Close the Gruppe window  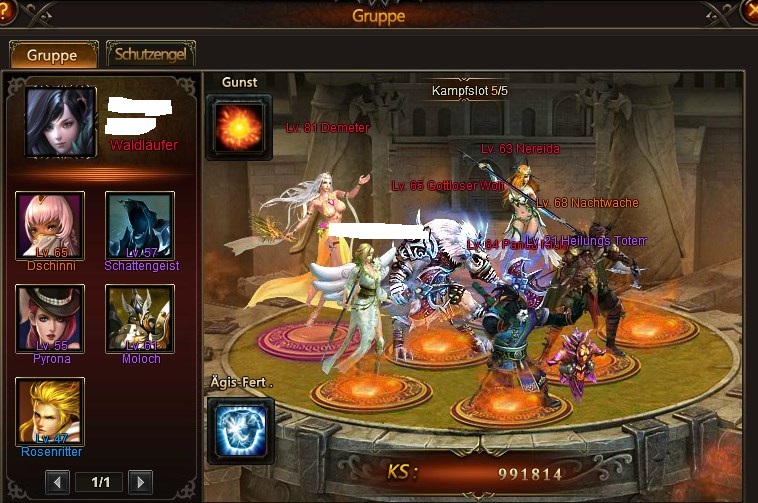point(749,12)
